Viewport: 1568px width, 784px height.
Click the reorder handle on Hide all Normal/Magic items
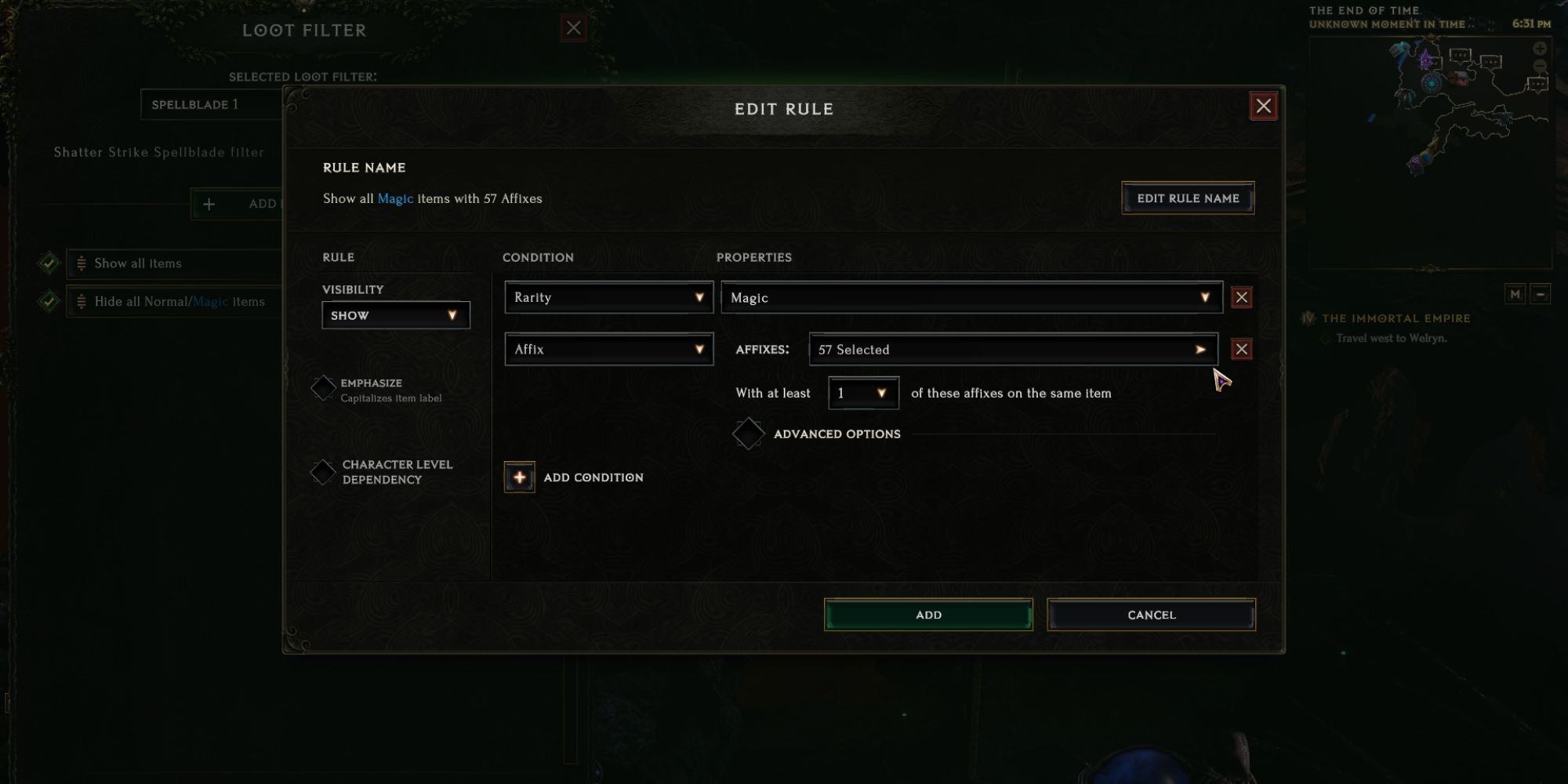tap(81, 301)
